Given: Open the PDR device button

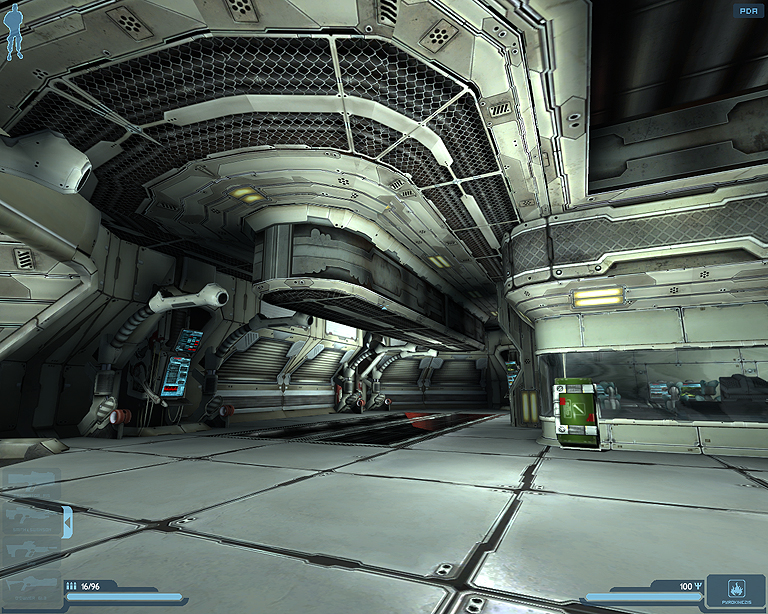Looking at the screenshot, I should 747,11.
